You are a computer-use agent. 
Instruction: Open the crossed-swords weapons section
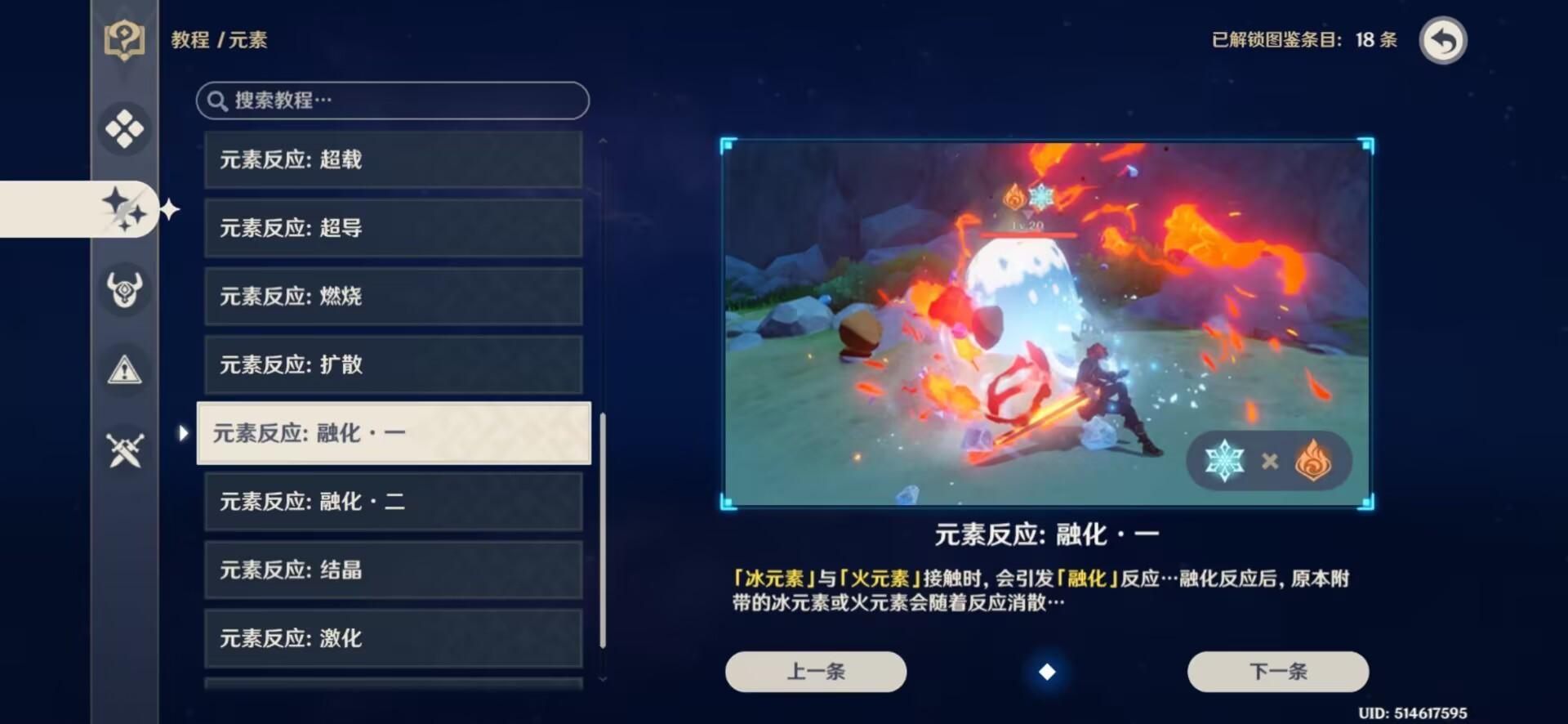click(x=124, y=448)
